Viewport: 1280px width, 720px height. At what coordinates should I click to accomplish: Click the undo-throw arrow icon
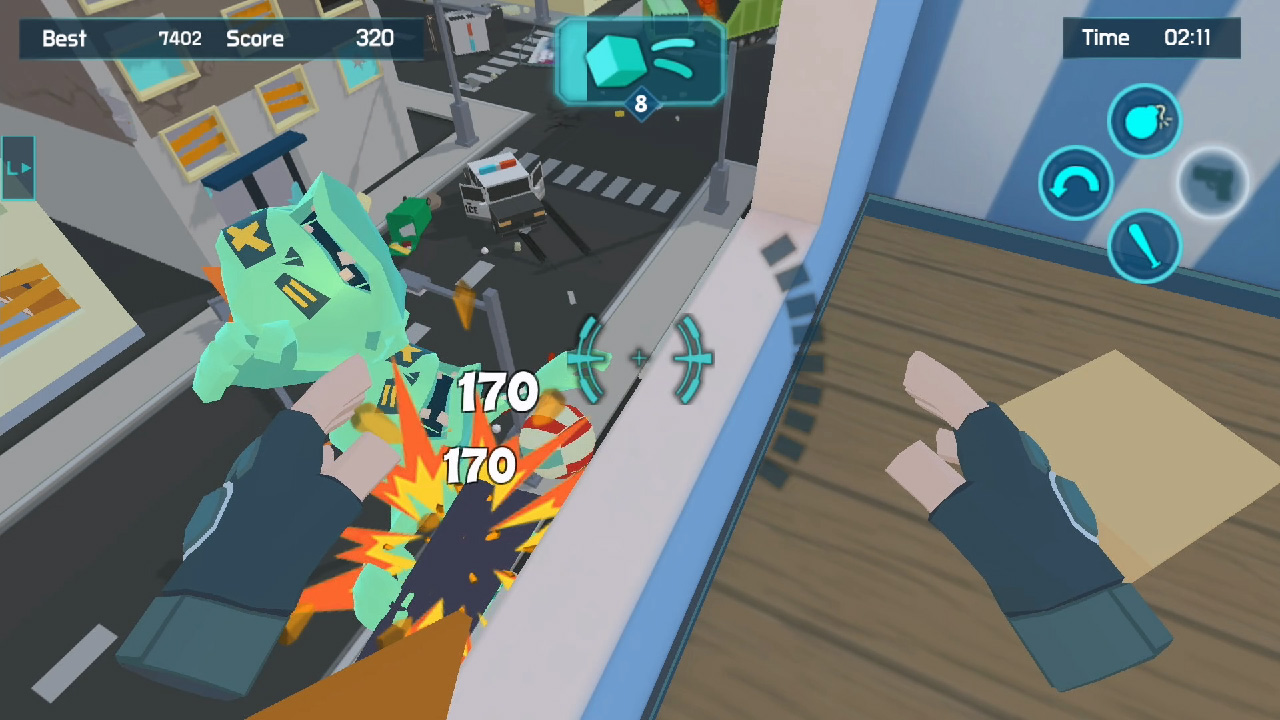[x=1079, y=183]
